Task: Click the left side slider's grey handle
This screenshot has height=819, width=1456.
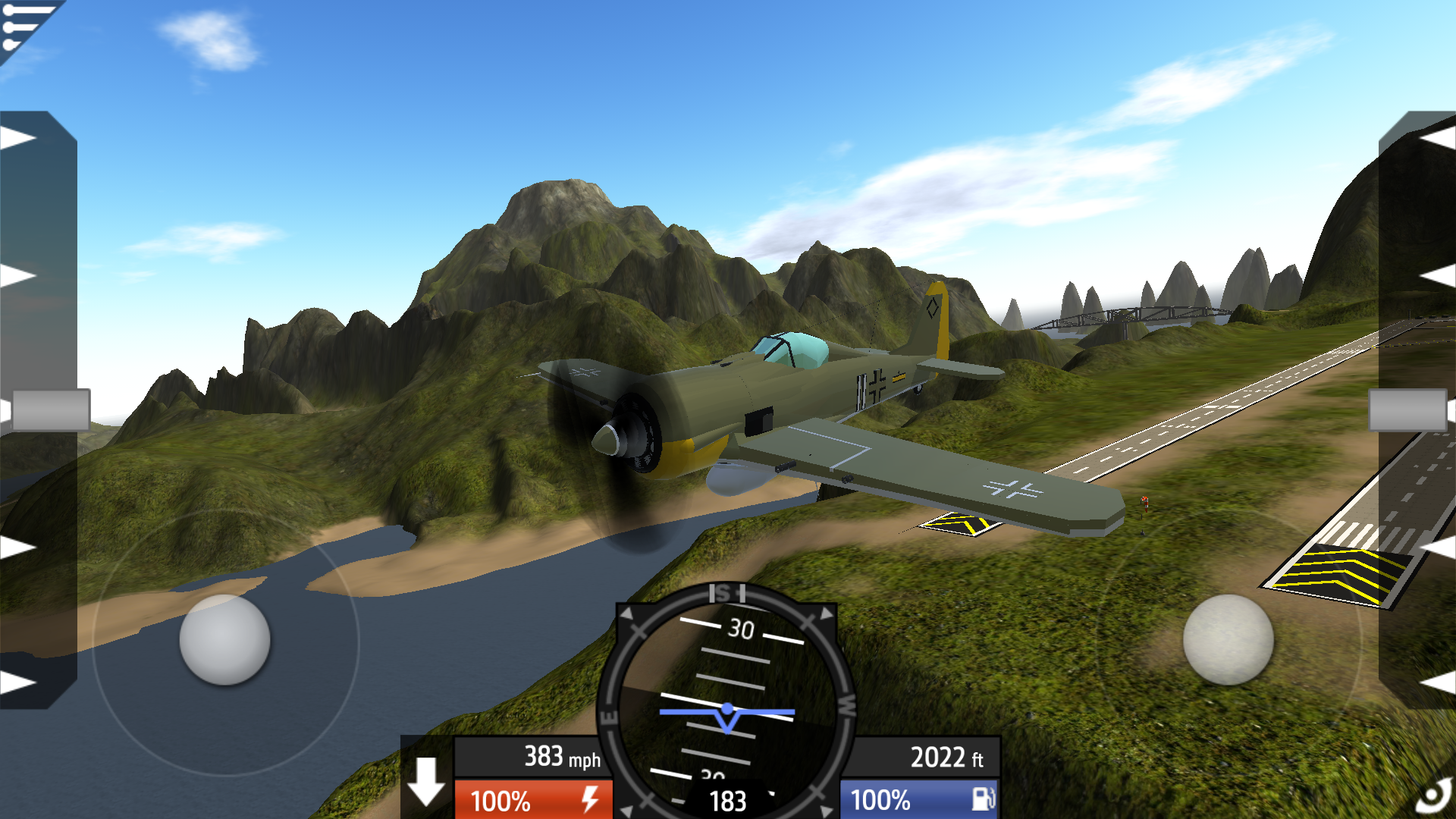Action: pyautogui.click(x=50, y=410)
